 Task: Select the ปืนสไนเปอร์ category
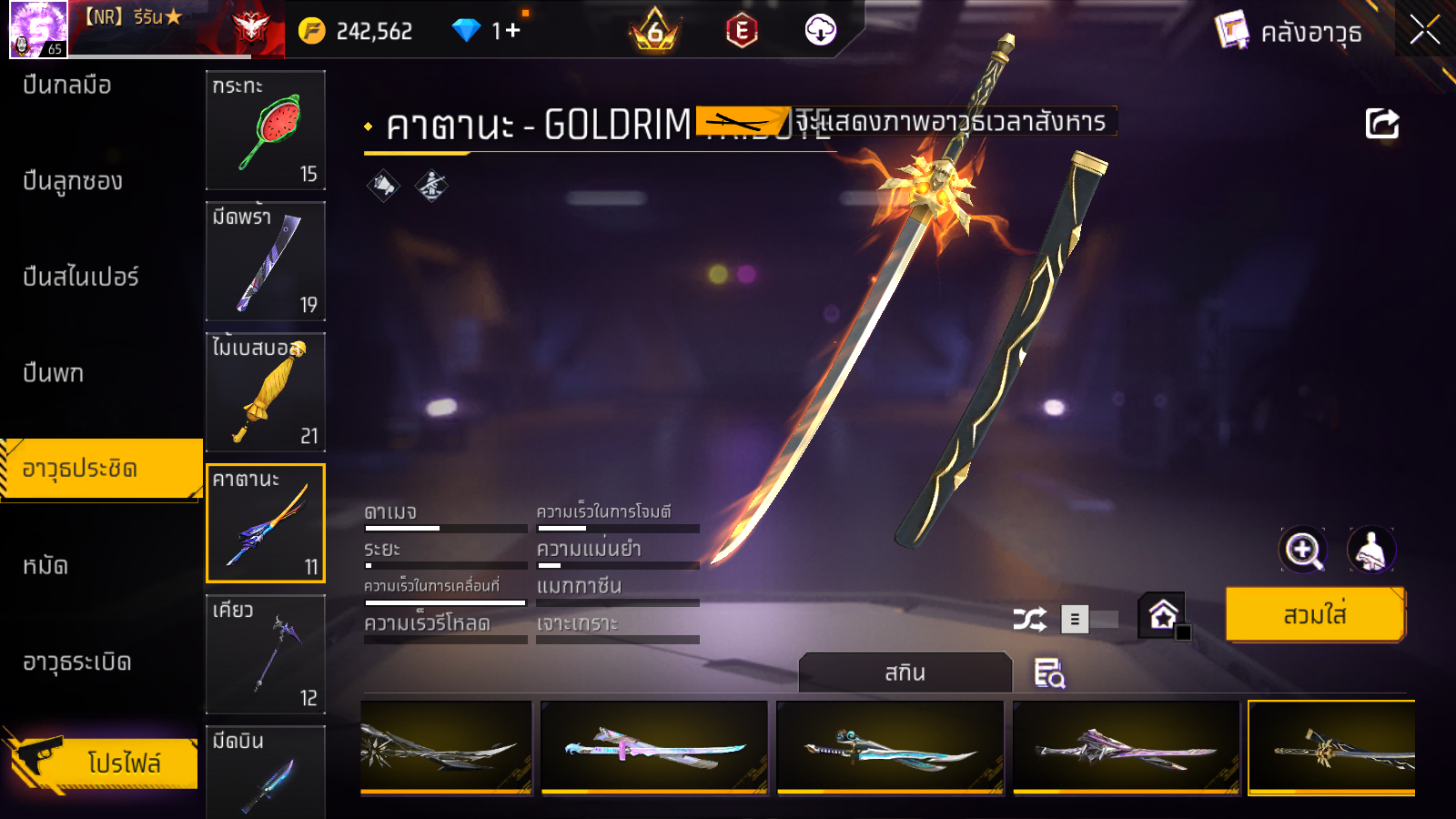pyautogui.click(x=81, y=277)
